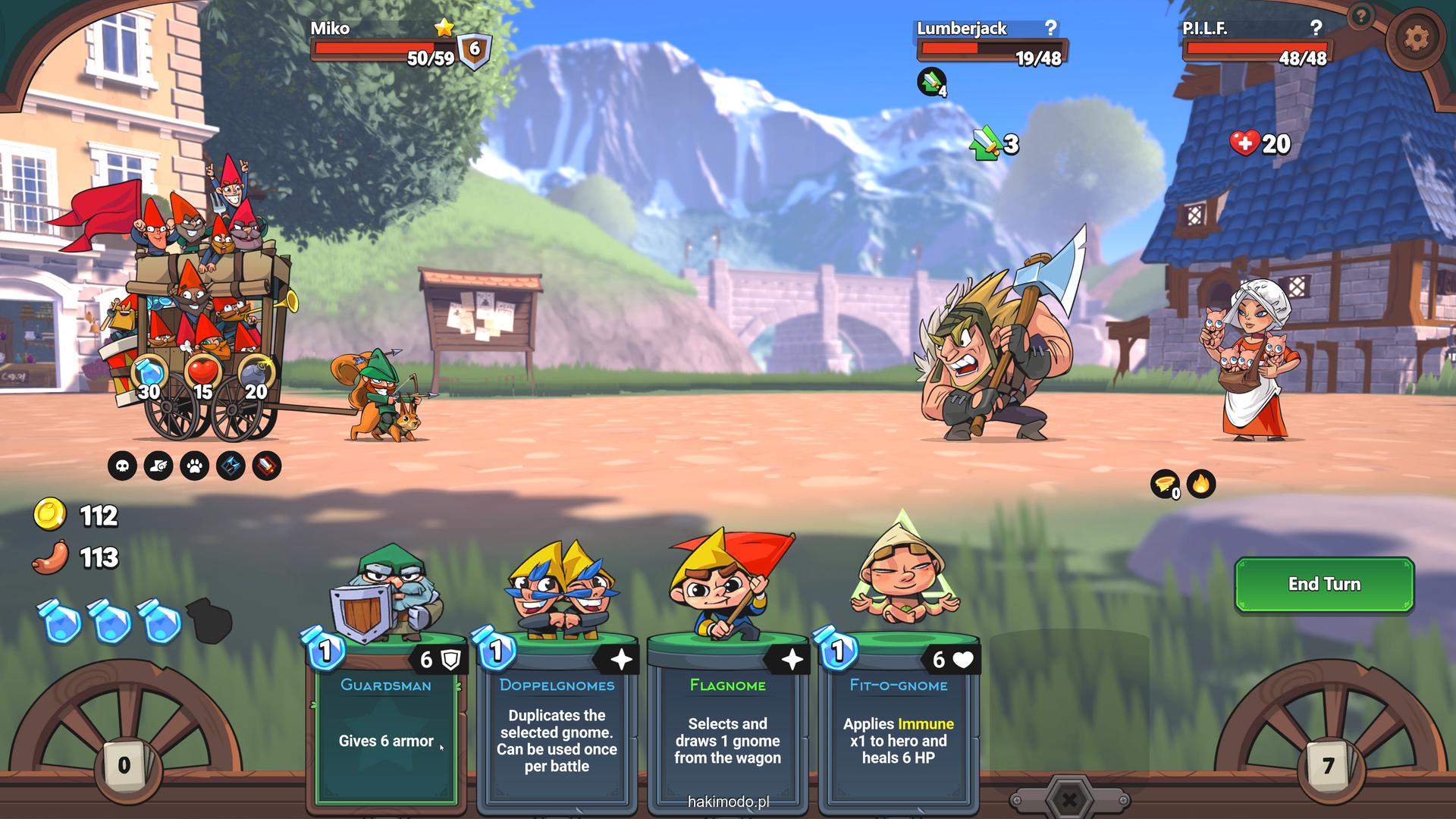Open the settings gear menu
Screen dimensions: 1456x819
(x=1416, y=37)
